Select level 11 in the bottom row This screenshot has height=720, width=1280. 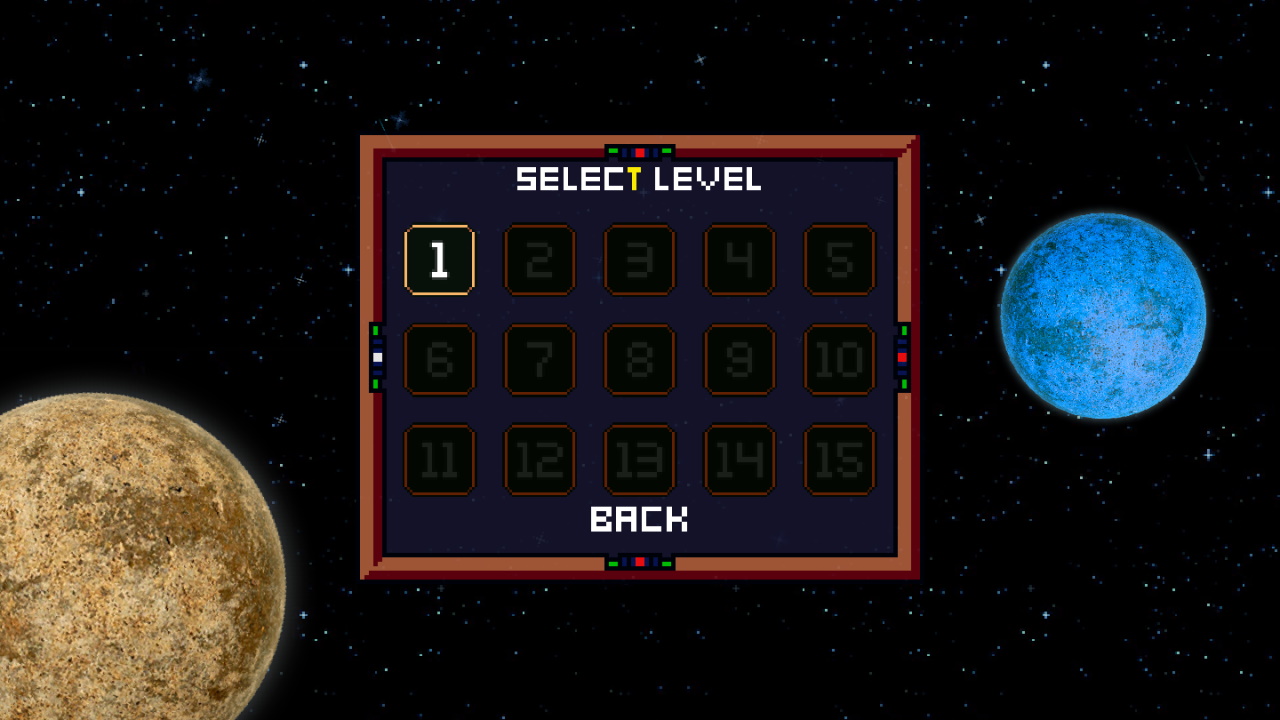pyautogui.click(x=439, y=460)
